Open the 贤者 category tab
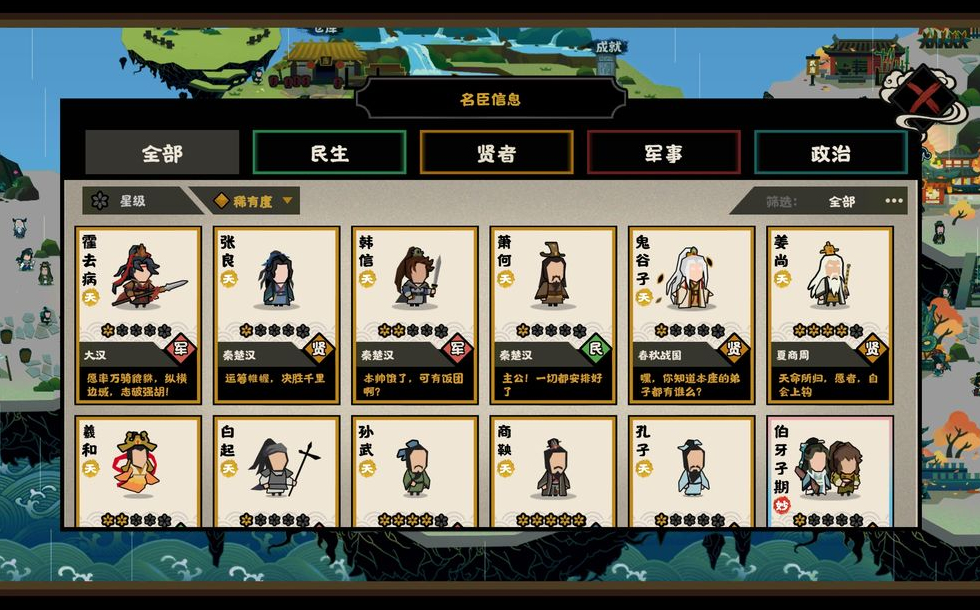The image size is (980, 610). coord(496,153)
